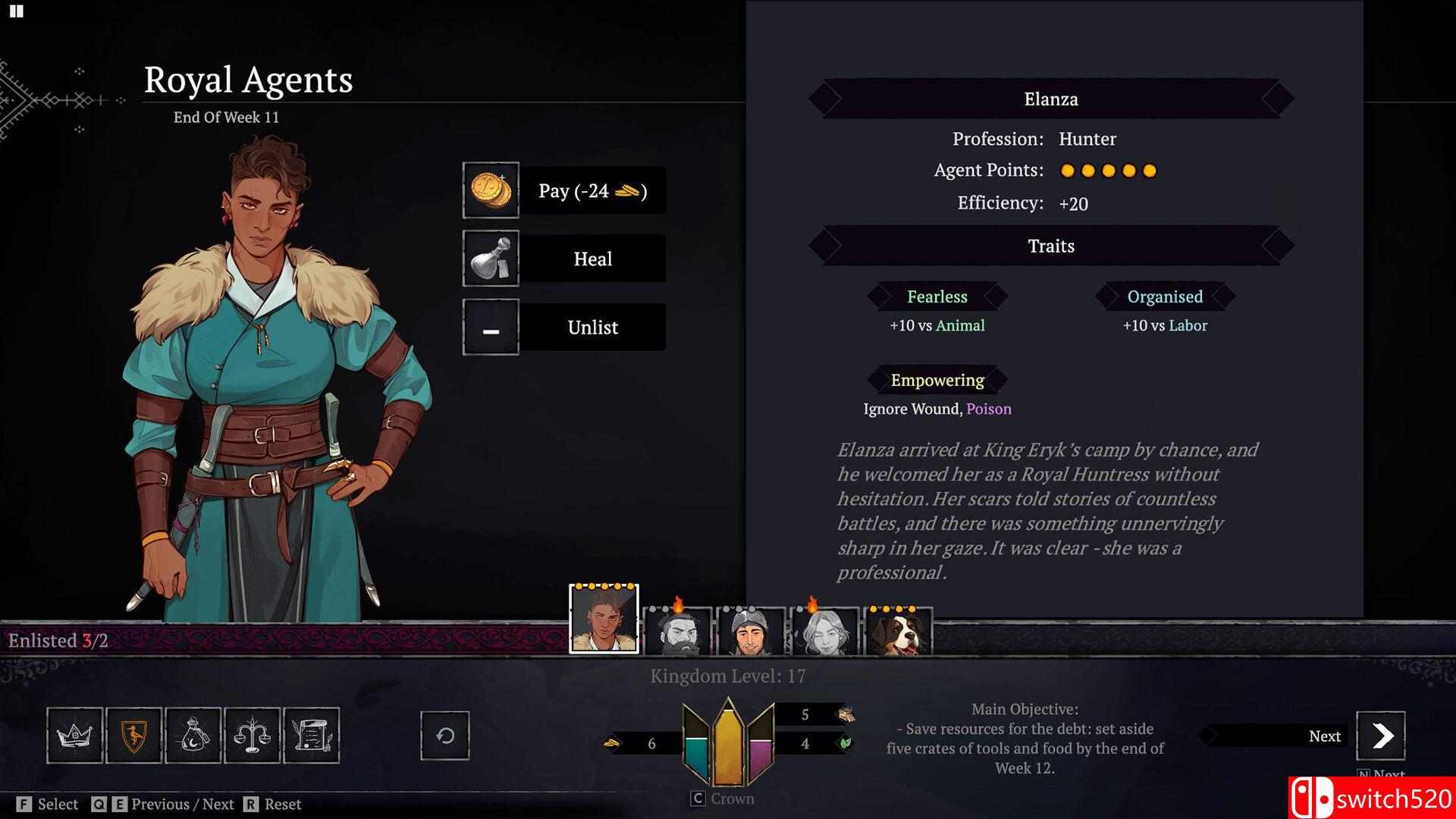
Task: View the Empowering trait
Action: coord(937,380)
